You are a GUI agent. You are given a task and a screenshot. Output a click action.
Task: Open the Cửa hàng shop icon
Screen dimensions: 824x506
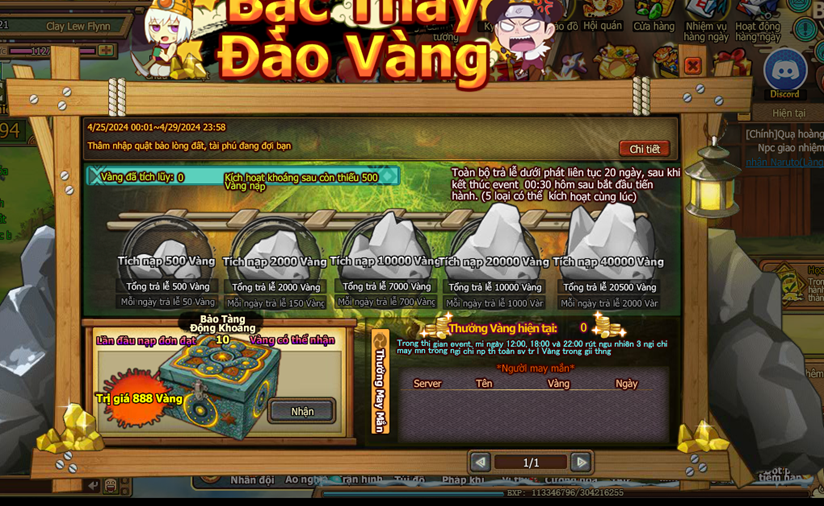(x=653, y=18)
